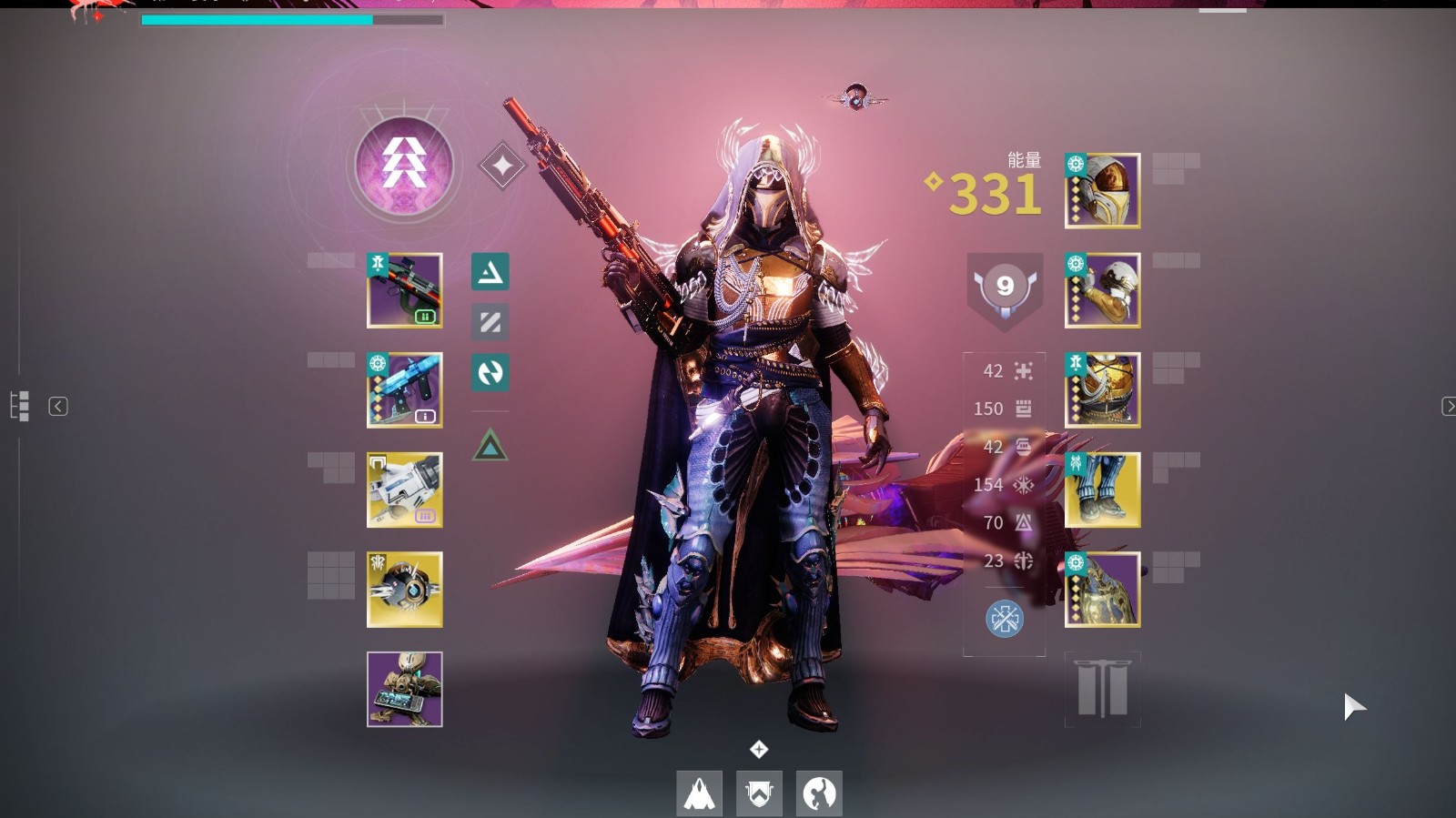This screenshot has width=1456, height=818.
Task: Open the white heavy weapon slot
Action: pos(405,490)
